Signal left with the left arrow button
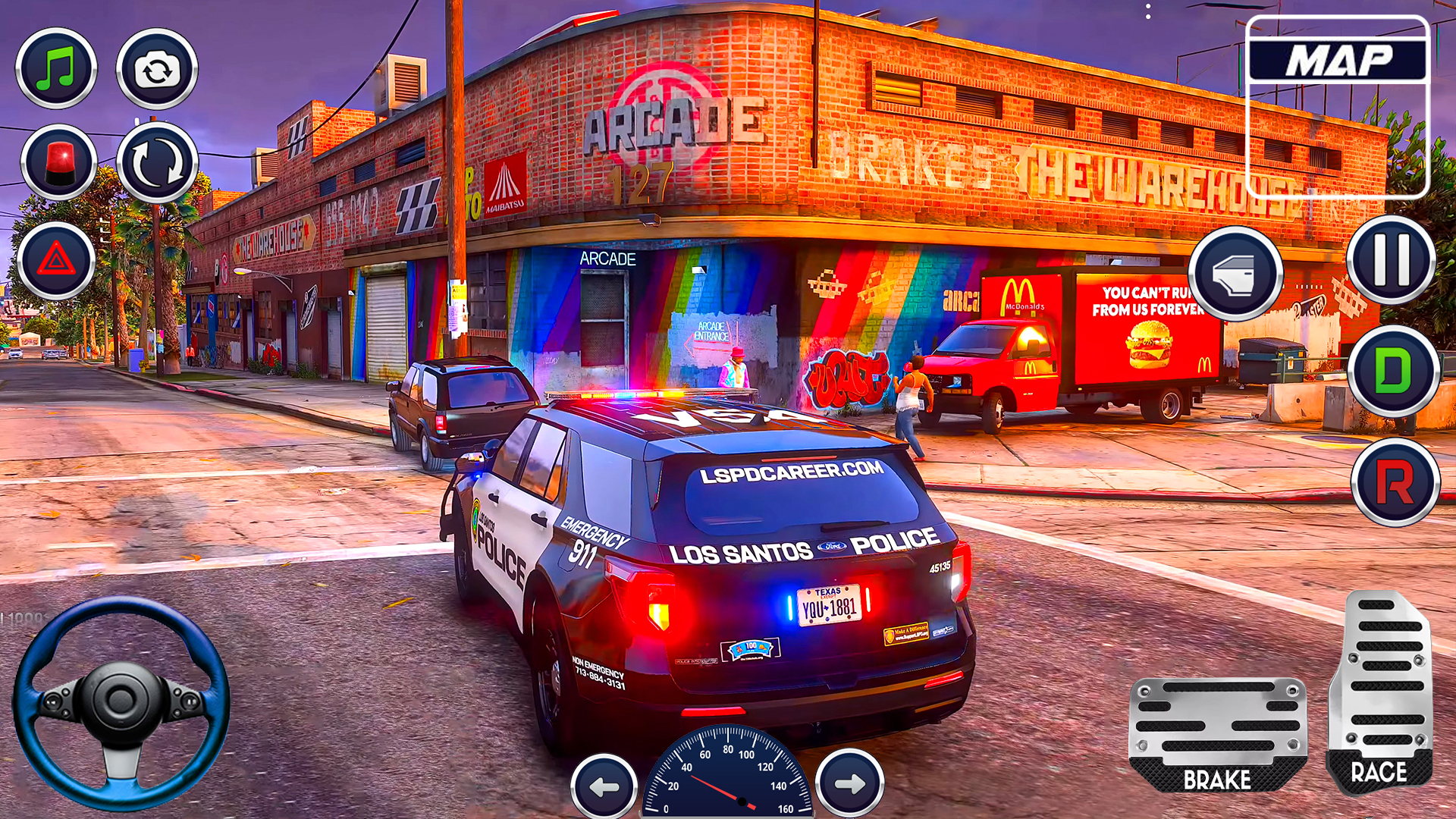The image size is (1456, 819). click(x=604, y=786)
